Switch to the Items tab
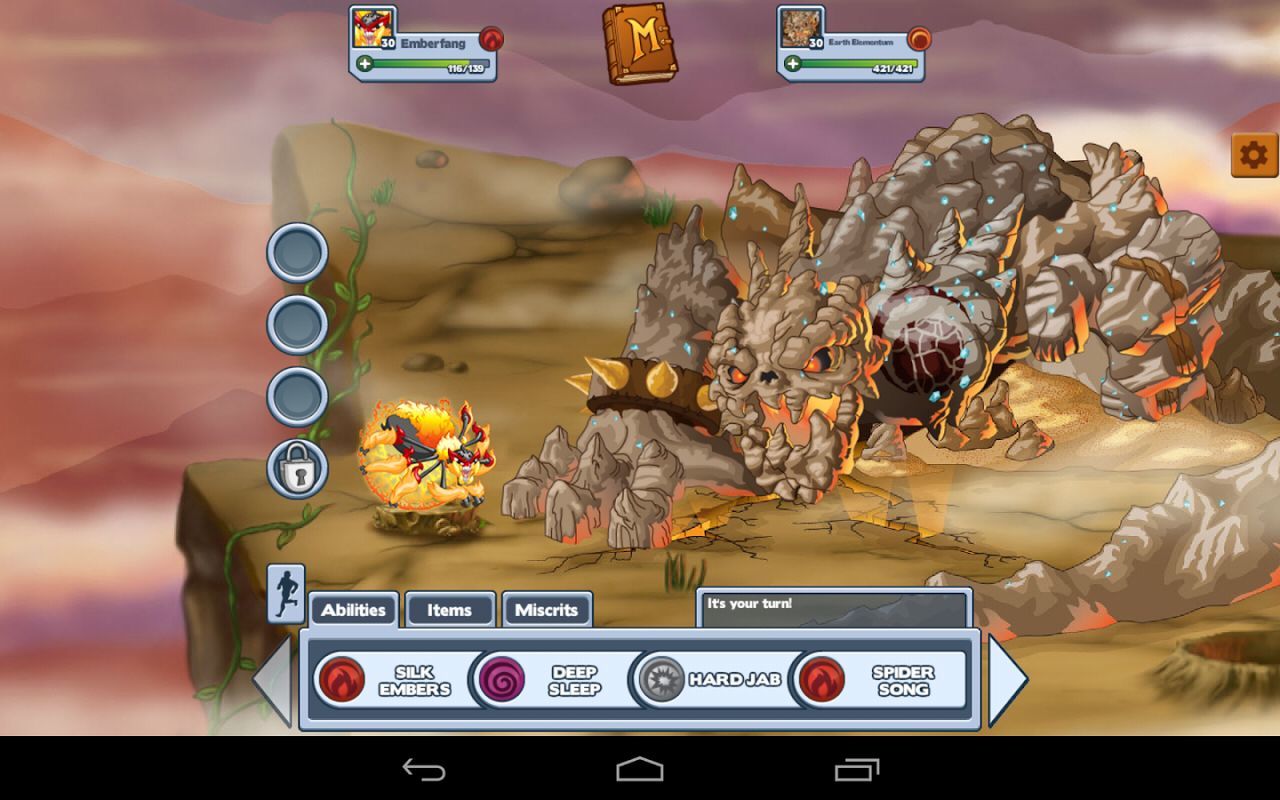This screenshot has width=1280, height=800. pos(450,610)
